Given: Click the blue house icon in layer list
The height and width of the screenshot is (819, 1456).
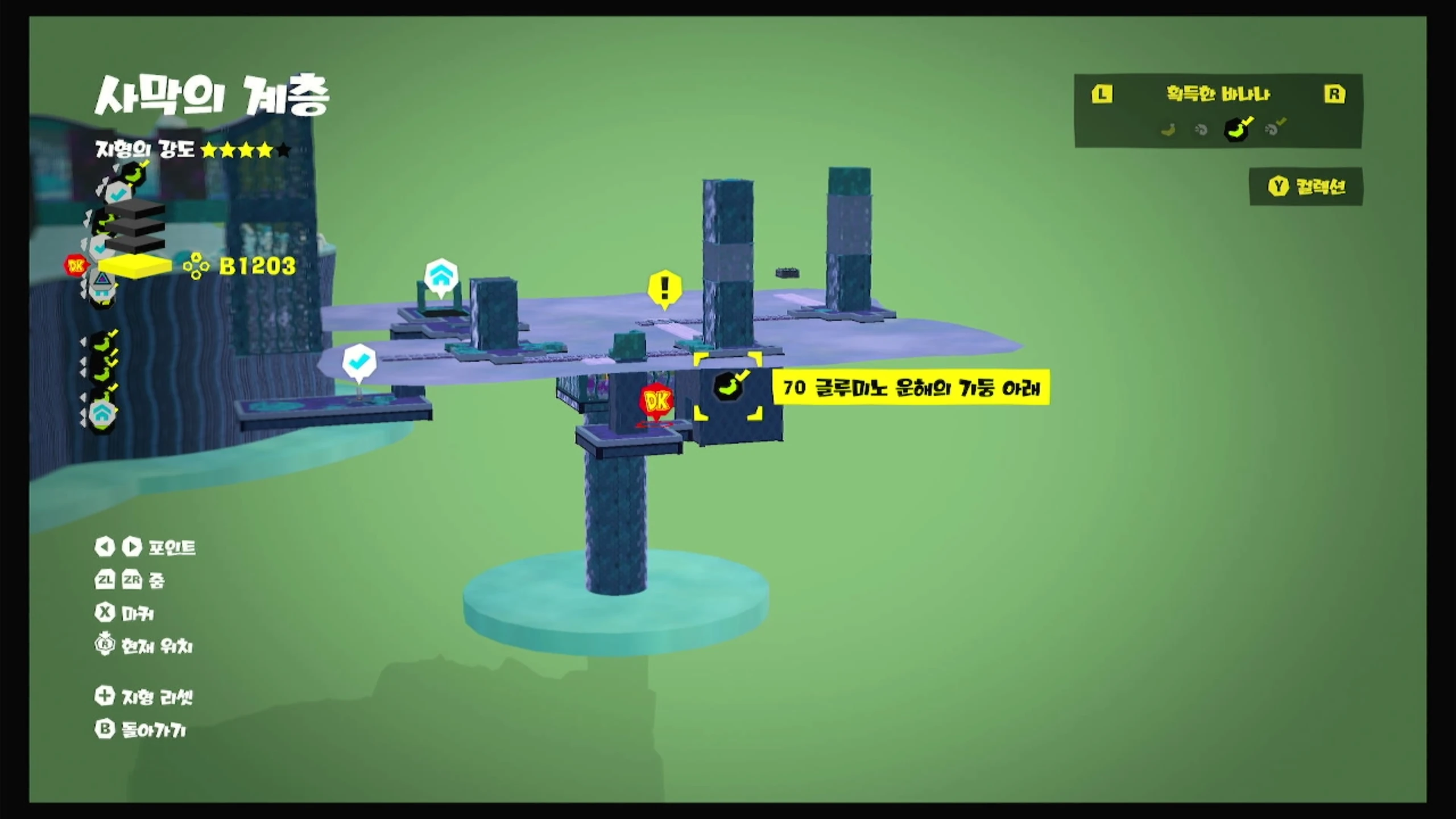Looking at the screenshot, I should tap(102, 413).
